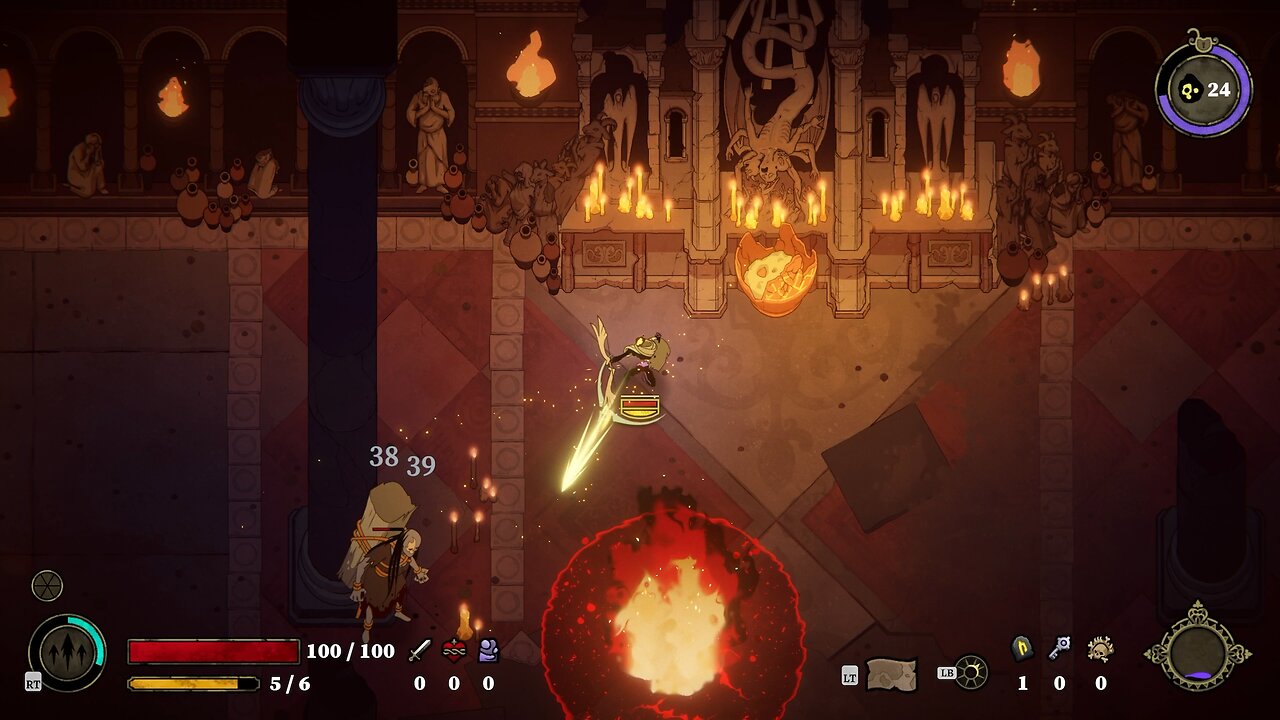This screenshot has height=720, width=1280.
Task: Click the small six-segment wheel icon
Action: [x=47, y=585]
